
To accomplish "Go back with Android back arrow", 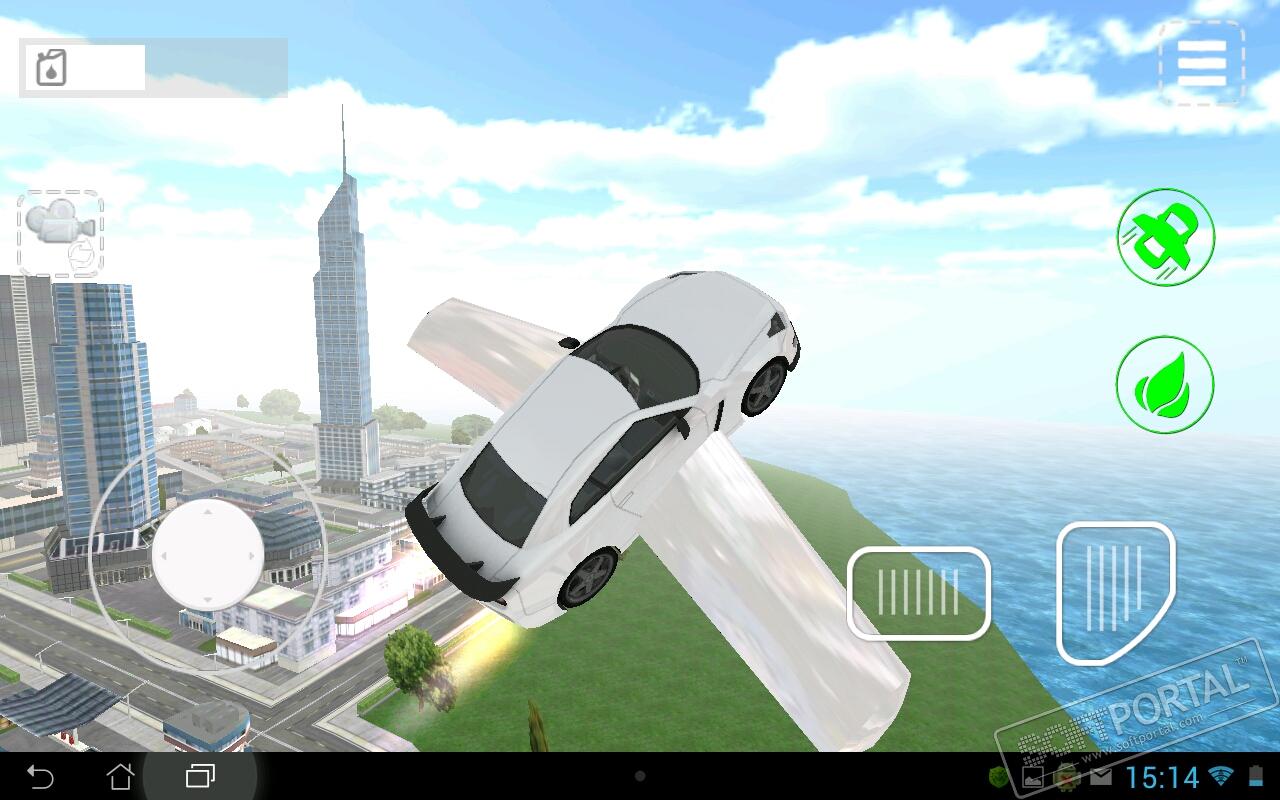I will pyautogui.click(x=40, y=776).
